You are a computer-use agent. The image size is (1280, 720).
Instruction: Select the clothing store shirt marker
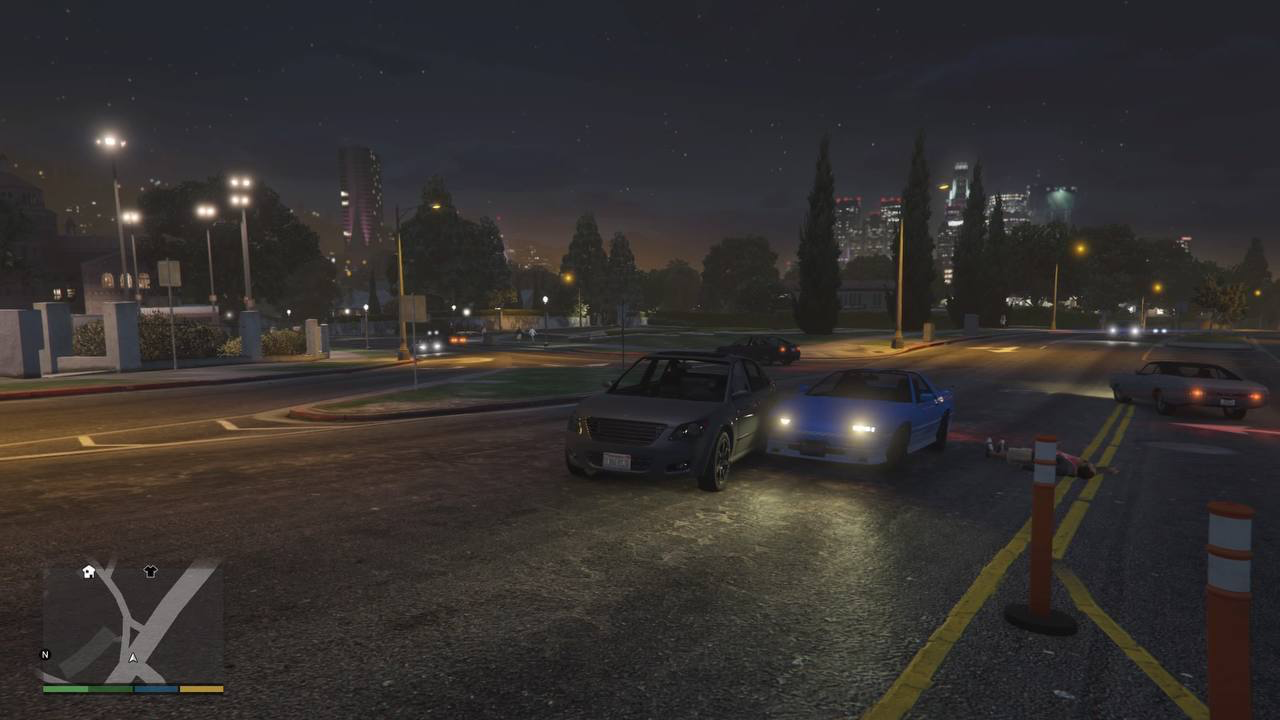150,571
